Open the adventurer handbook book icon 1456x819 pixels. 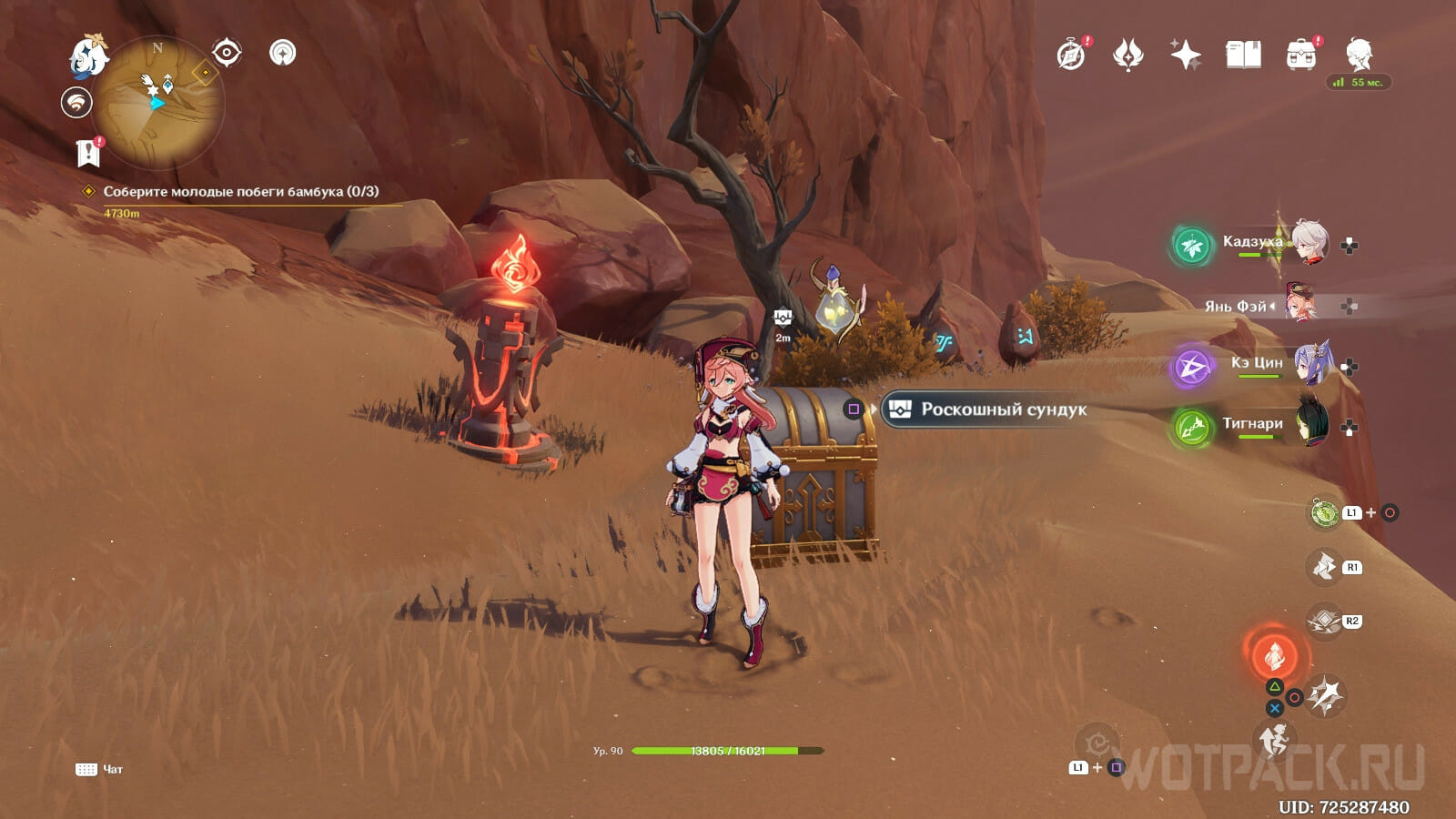click(x=1243, y=56)
